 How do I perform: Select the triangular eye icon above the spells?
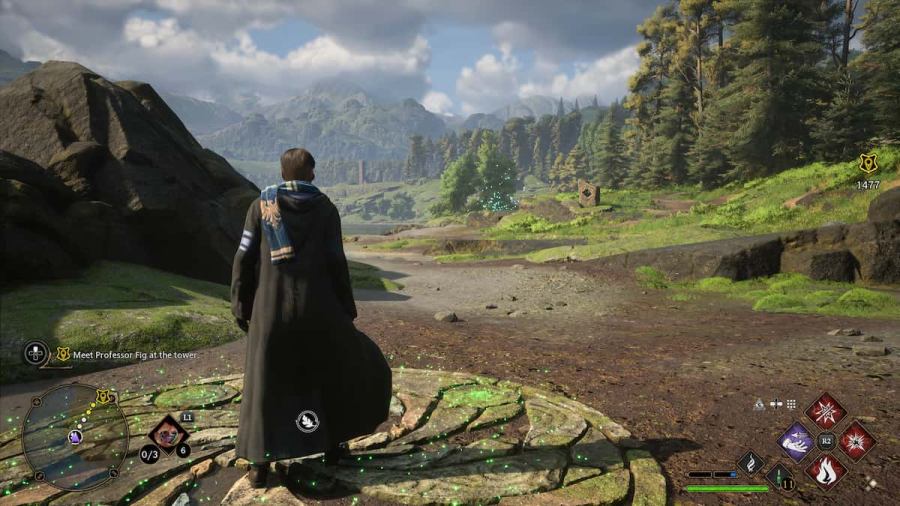[760, 404]
